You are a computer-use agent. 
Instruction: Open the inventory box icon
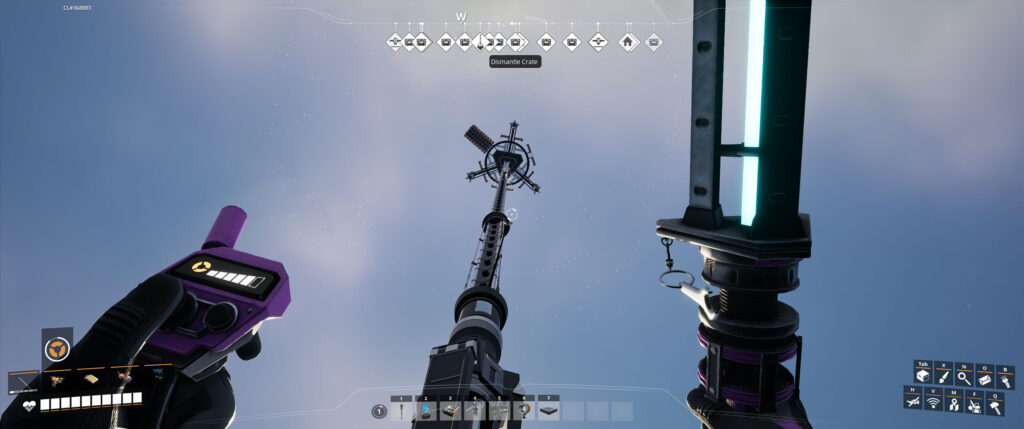[922, 376]
